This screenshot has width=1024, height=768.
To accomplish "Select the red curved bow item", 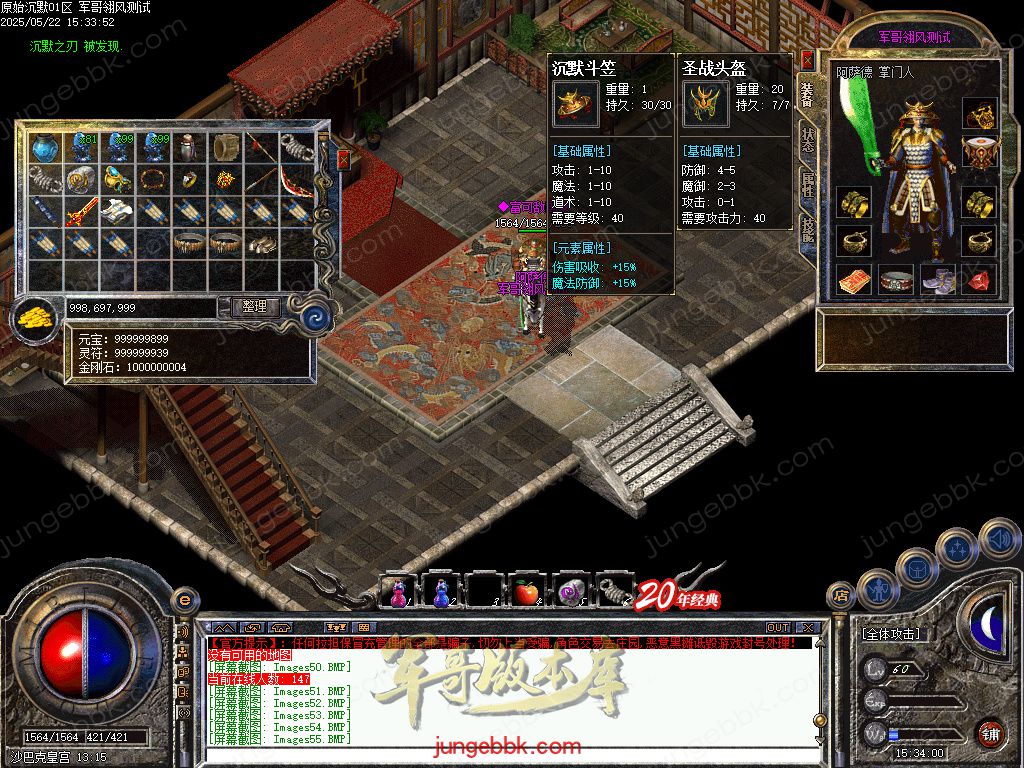I will pos(296,180).
